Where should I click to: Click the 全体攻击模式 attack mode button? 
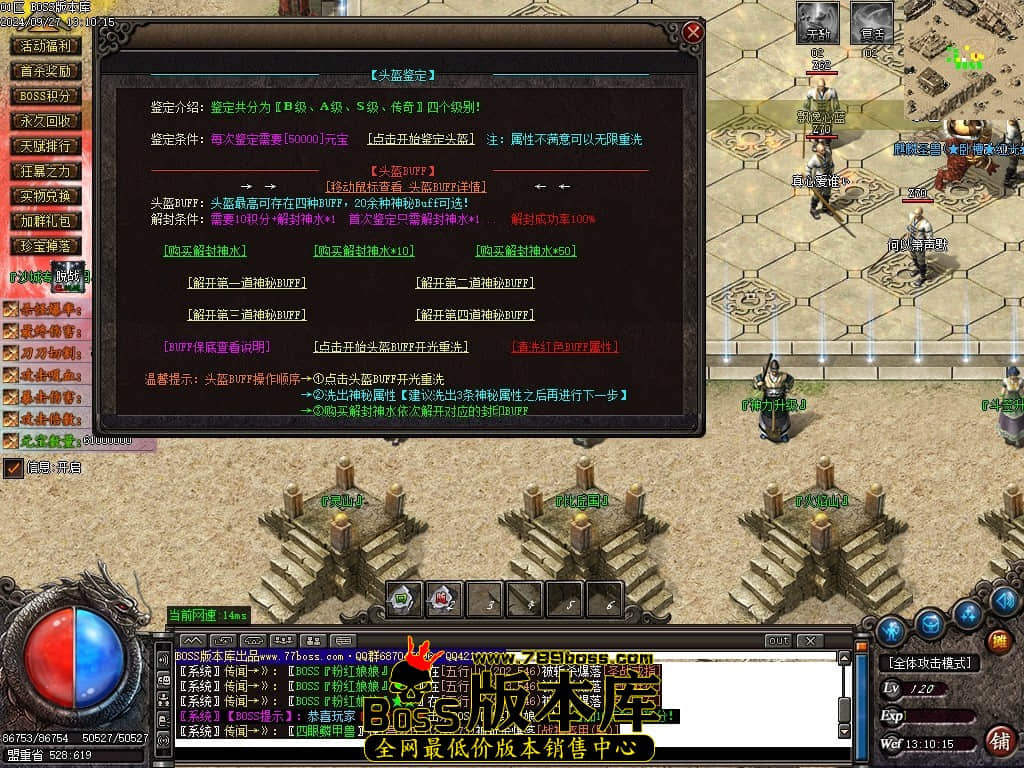click(929, 663)
